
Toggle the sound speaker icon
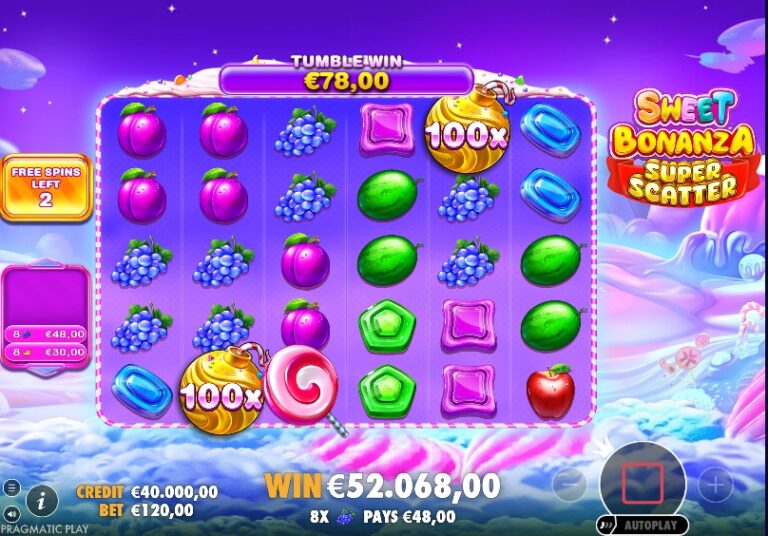pos(11,512)
